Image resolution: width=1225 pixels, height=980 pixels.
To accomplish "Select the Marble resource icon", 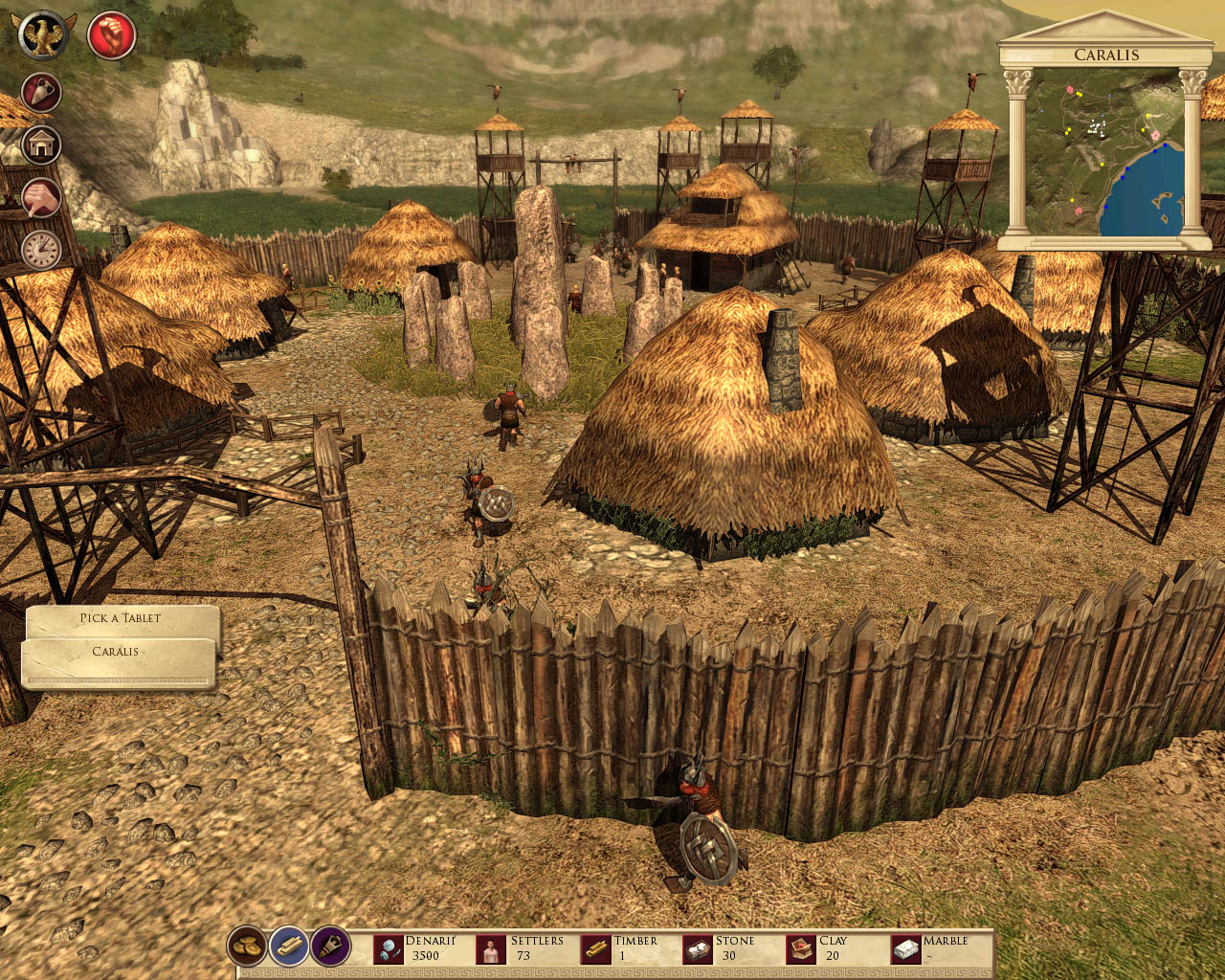I will [905, 948].
